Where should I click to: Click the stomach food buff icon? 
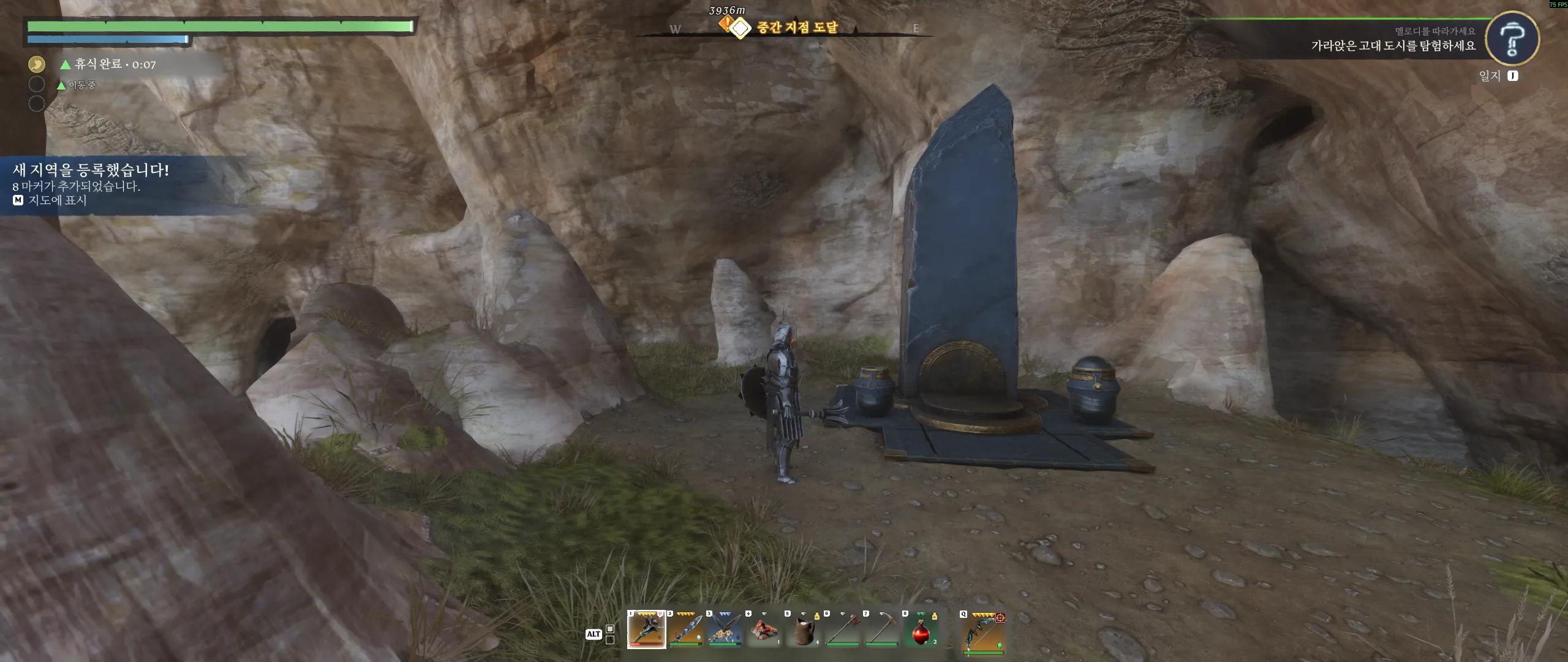coord(37,64)
